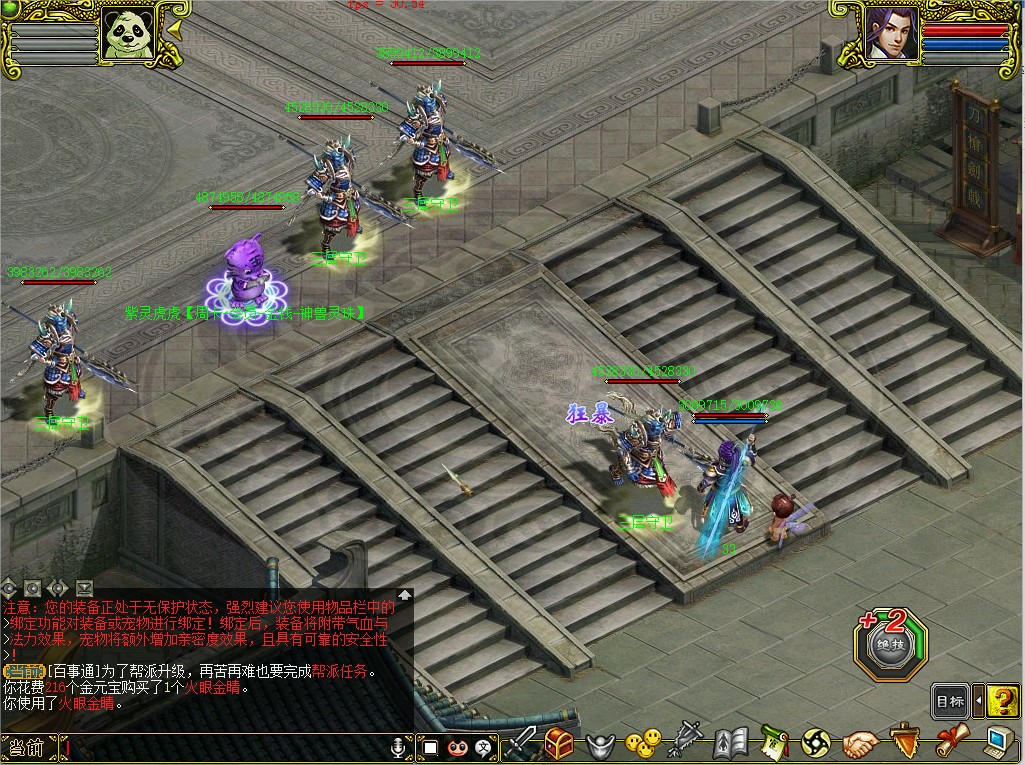Open the yellow smiley faces menu

(x=642, y=743)
